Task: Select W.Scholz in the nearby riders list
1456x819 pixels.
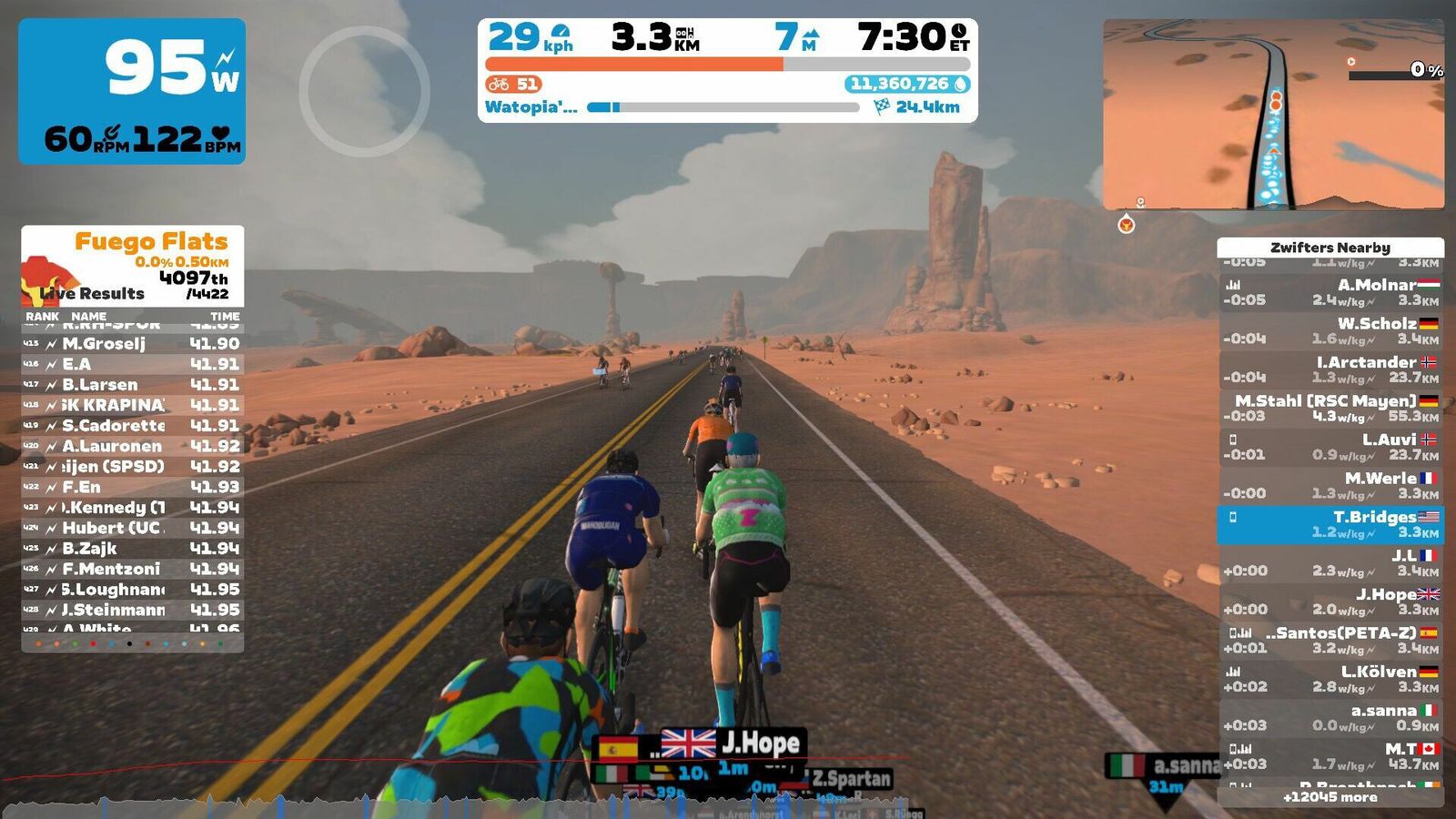Action: [x=1330, y=330]
